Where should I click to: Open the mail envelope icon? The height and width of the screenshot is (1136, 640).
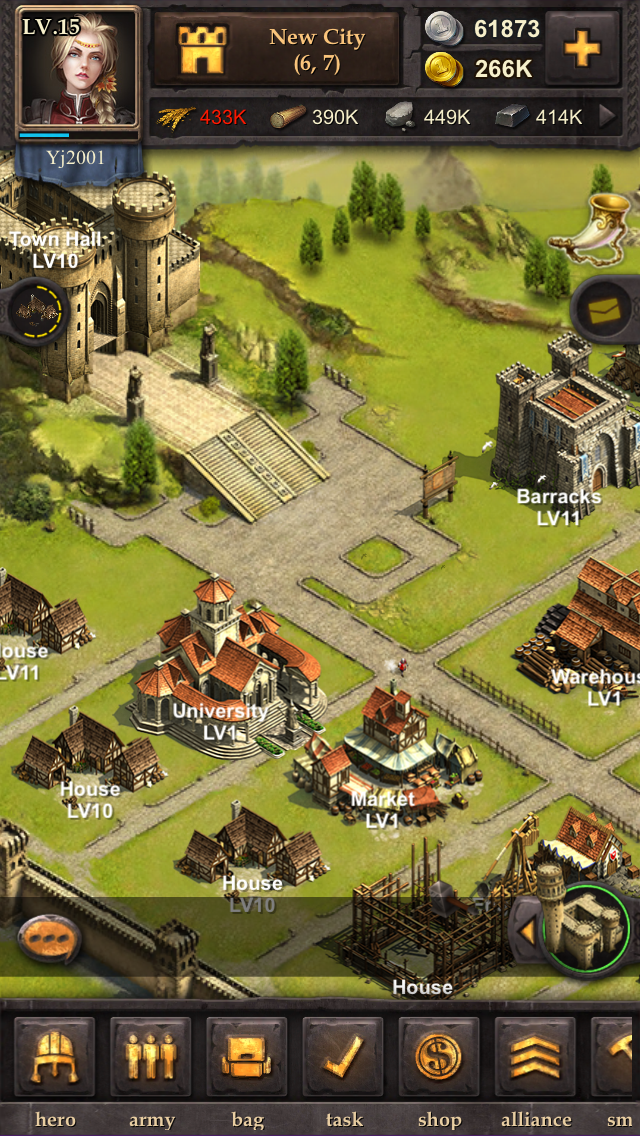[x=607, y=311]
